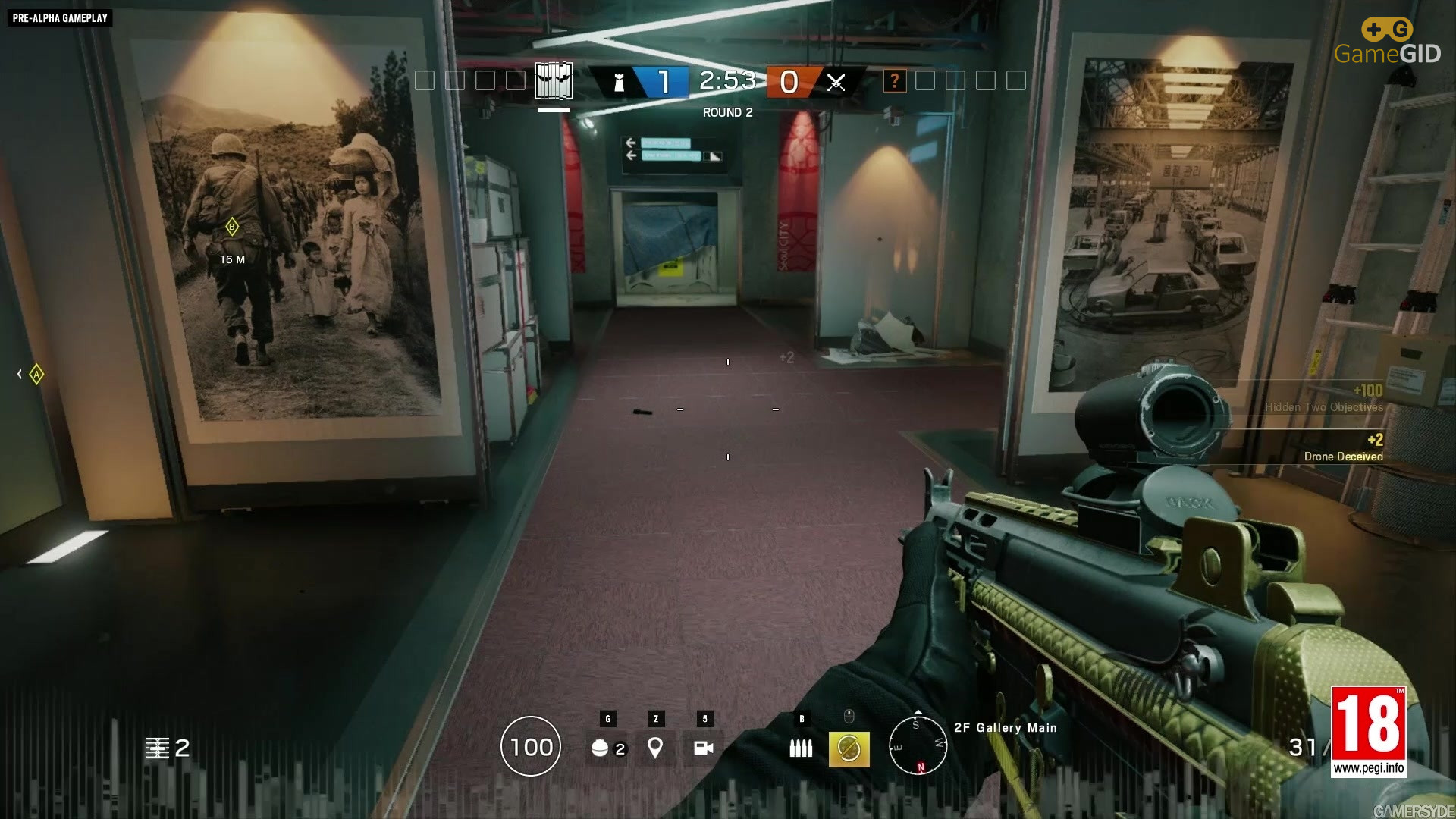The image size is (1456, 819).
Task: Select the highlighted operator portrait in team bar
Action: 554,80
